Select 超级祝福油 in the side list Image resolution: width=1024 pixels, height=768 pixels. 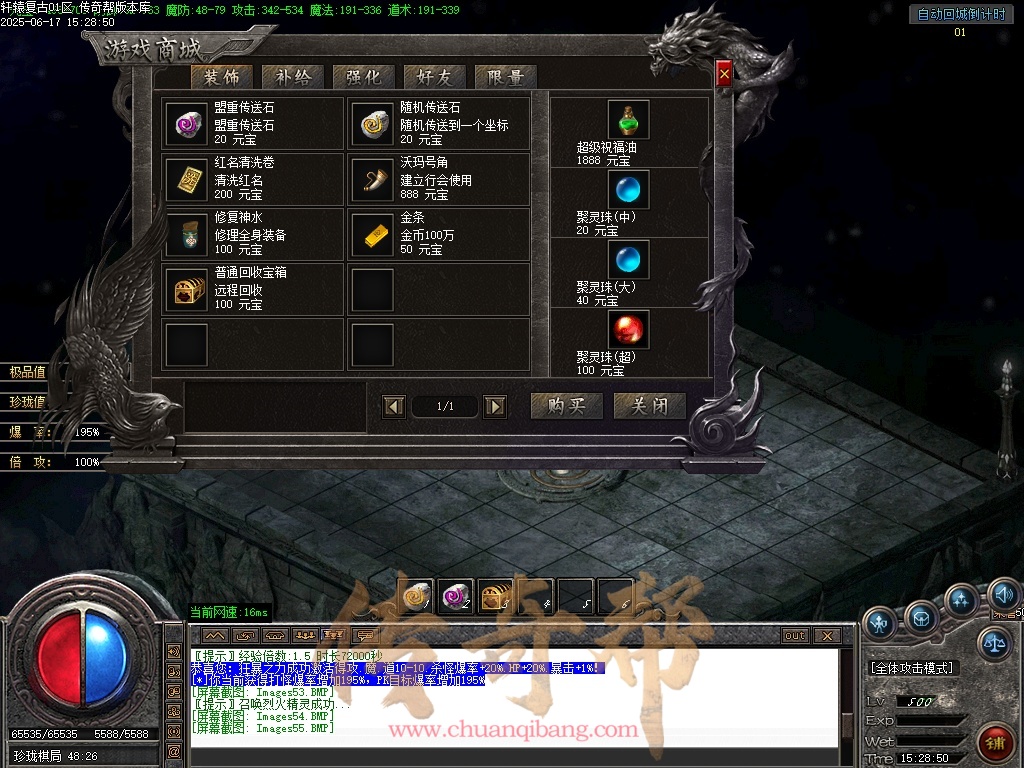pos(629,120)
